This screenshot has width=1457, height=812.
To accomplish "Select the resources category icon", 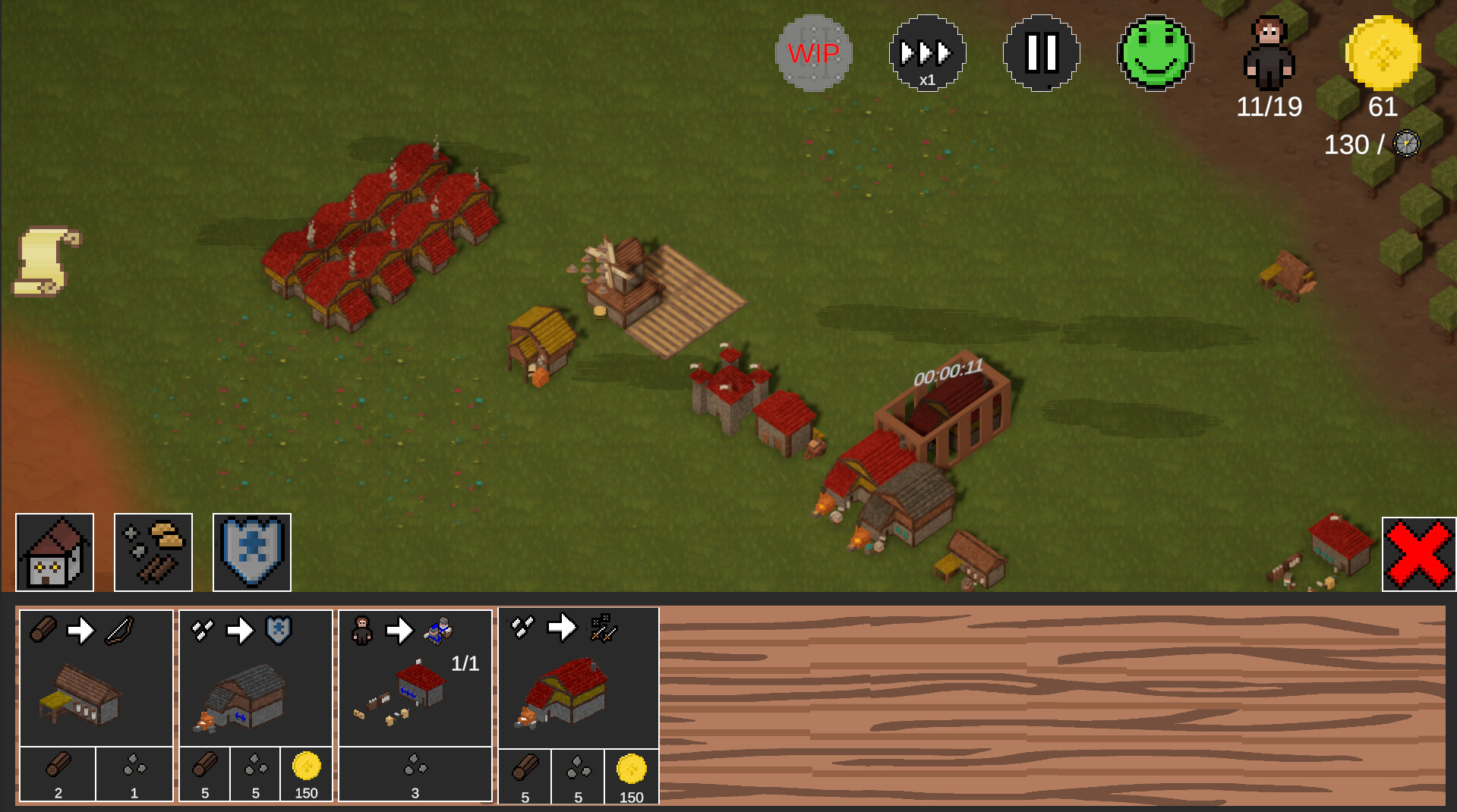I will coord(152,552).
